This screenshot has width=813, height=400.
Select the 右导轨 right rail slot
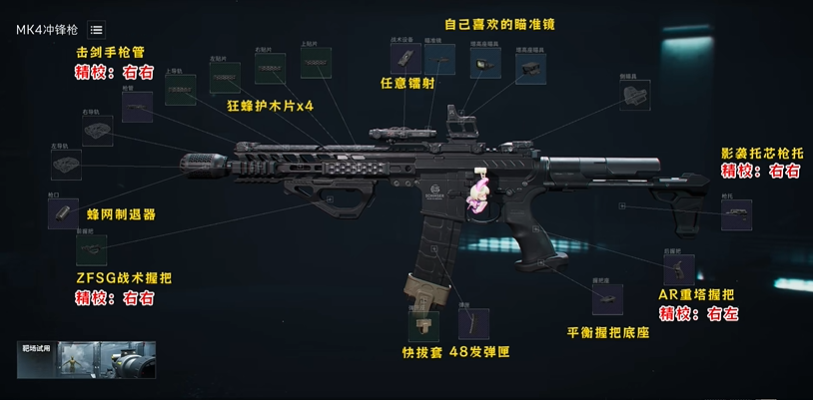click(98, 130)
